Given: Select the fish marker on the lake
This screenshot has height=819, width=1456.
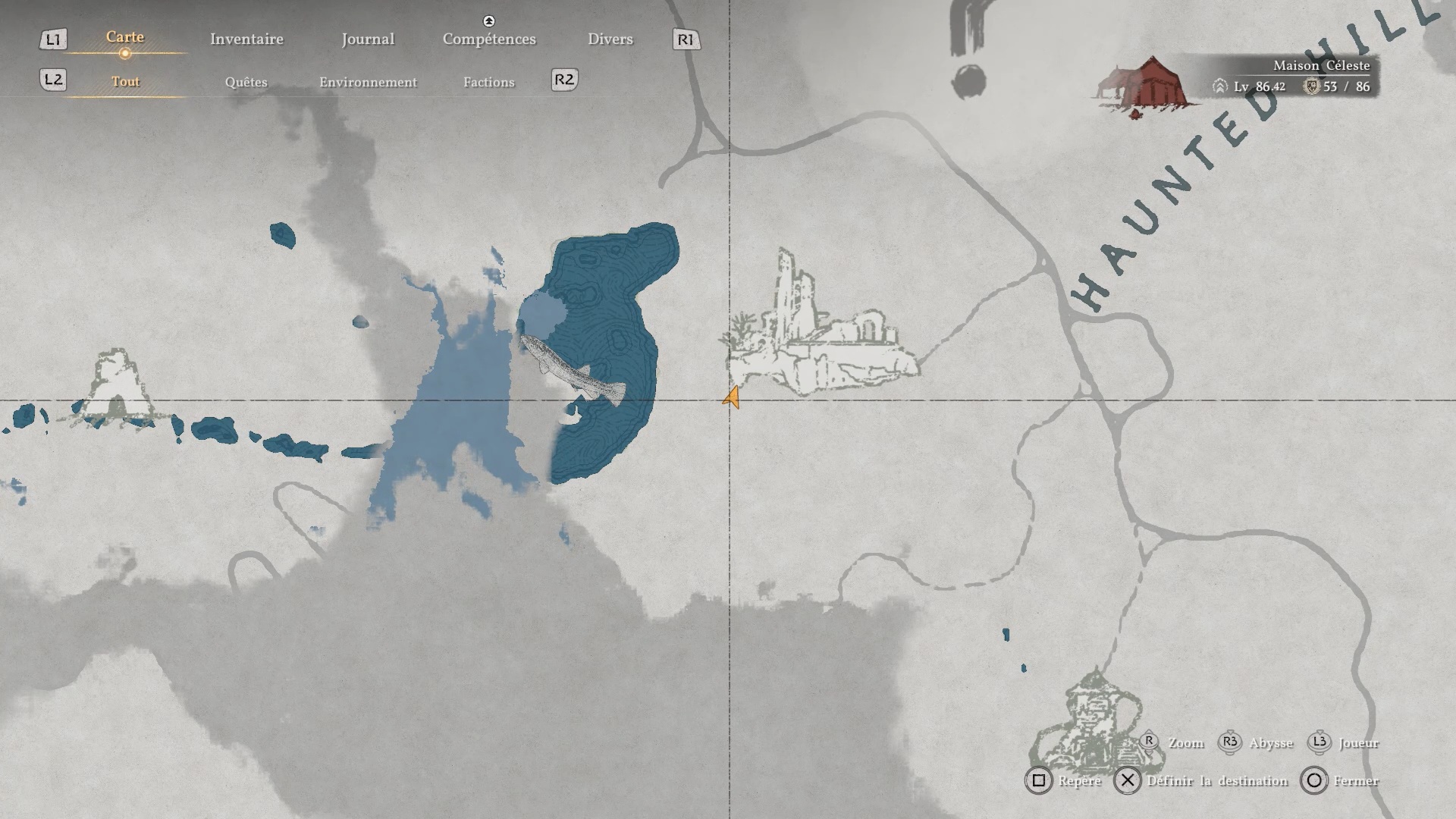Looking at the screenshot, I should pyautogui.click(x=573, y=369).
